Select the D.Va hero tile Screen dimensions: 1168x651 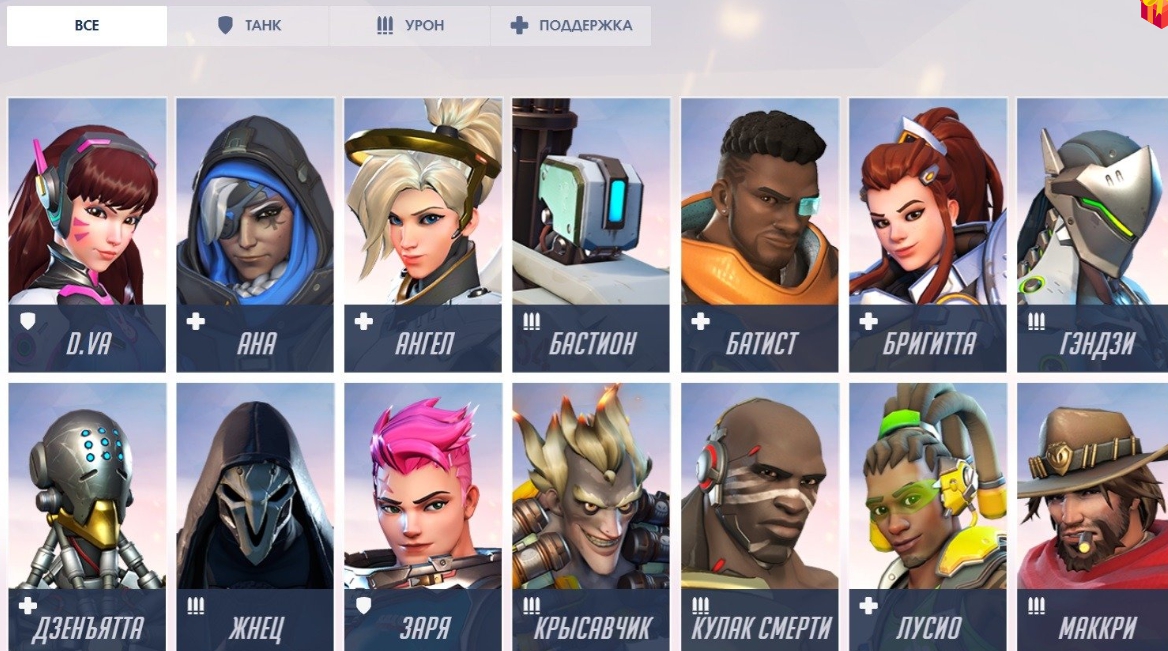(87, 235)
